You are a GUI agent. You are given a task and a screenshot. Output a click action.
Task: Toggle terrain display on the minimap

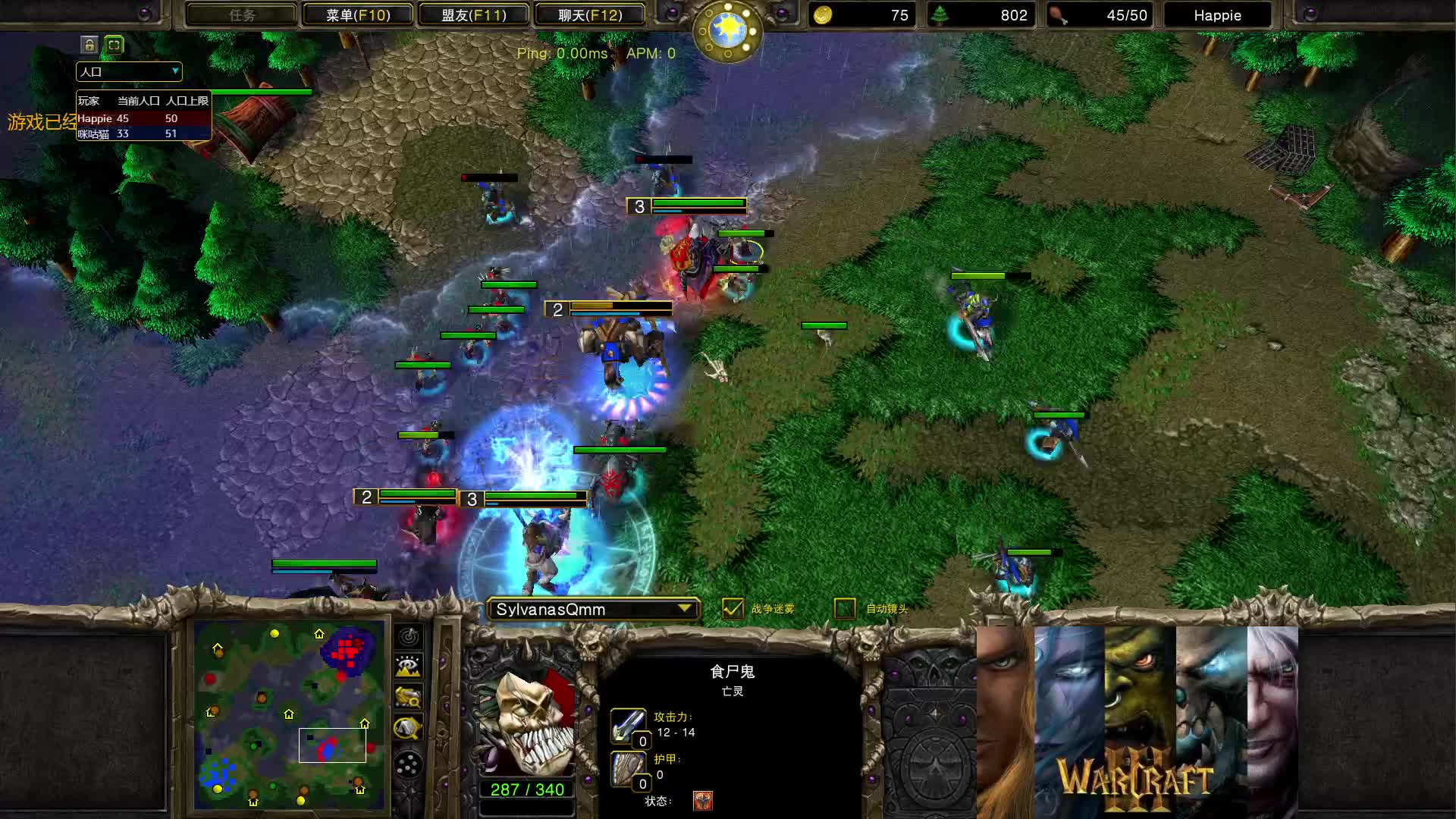(409, 665)
